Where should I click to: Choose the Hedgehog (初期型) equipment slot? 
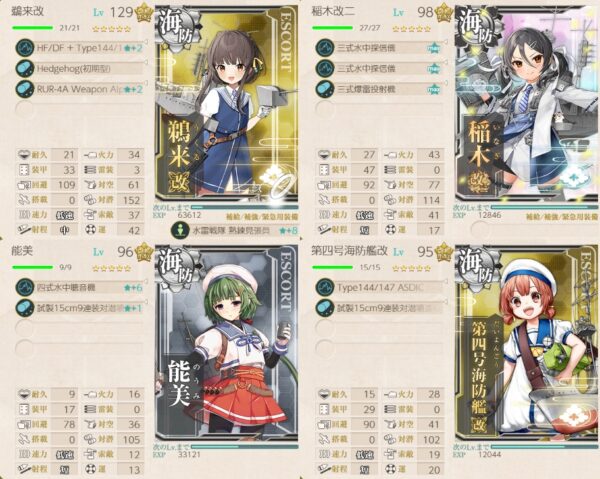pyautogui.click(x=78, y=68)
